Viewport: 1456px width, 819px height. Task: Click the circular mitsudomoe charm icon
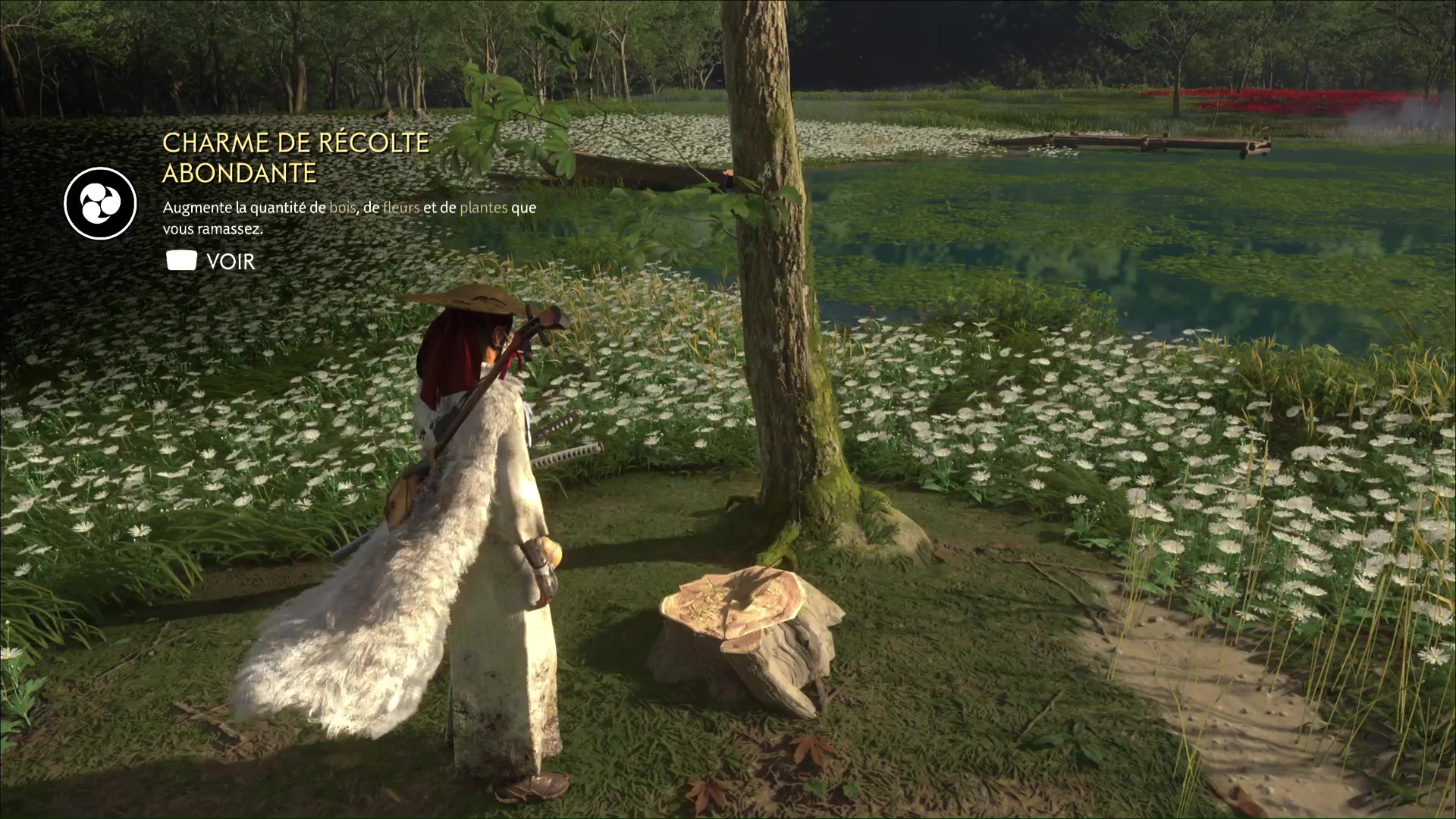(99, 205)
